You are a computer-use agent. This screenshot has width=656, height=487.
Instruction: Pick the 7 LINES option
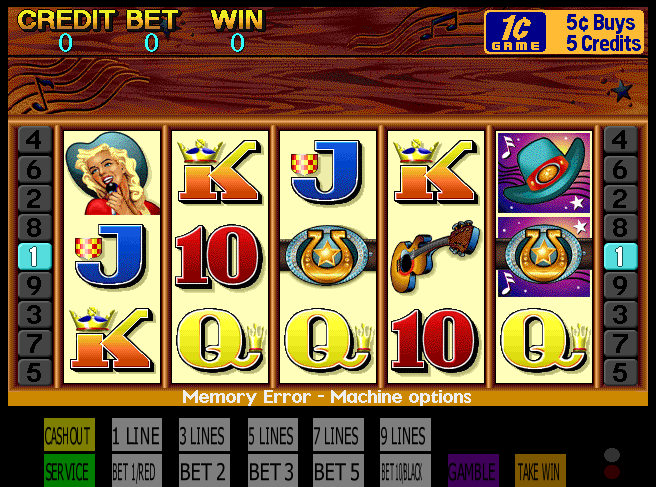point(337,436)
